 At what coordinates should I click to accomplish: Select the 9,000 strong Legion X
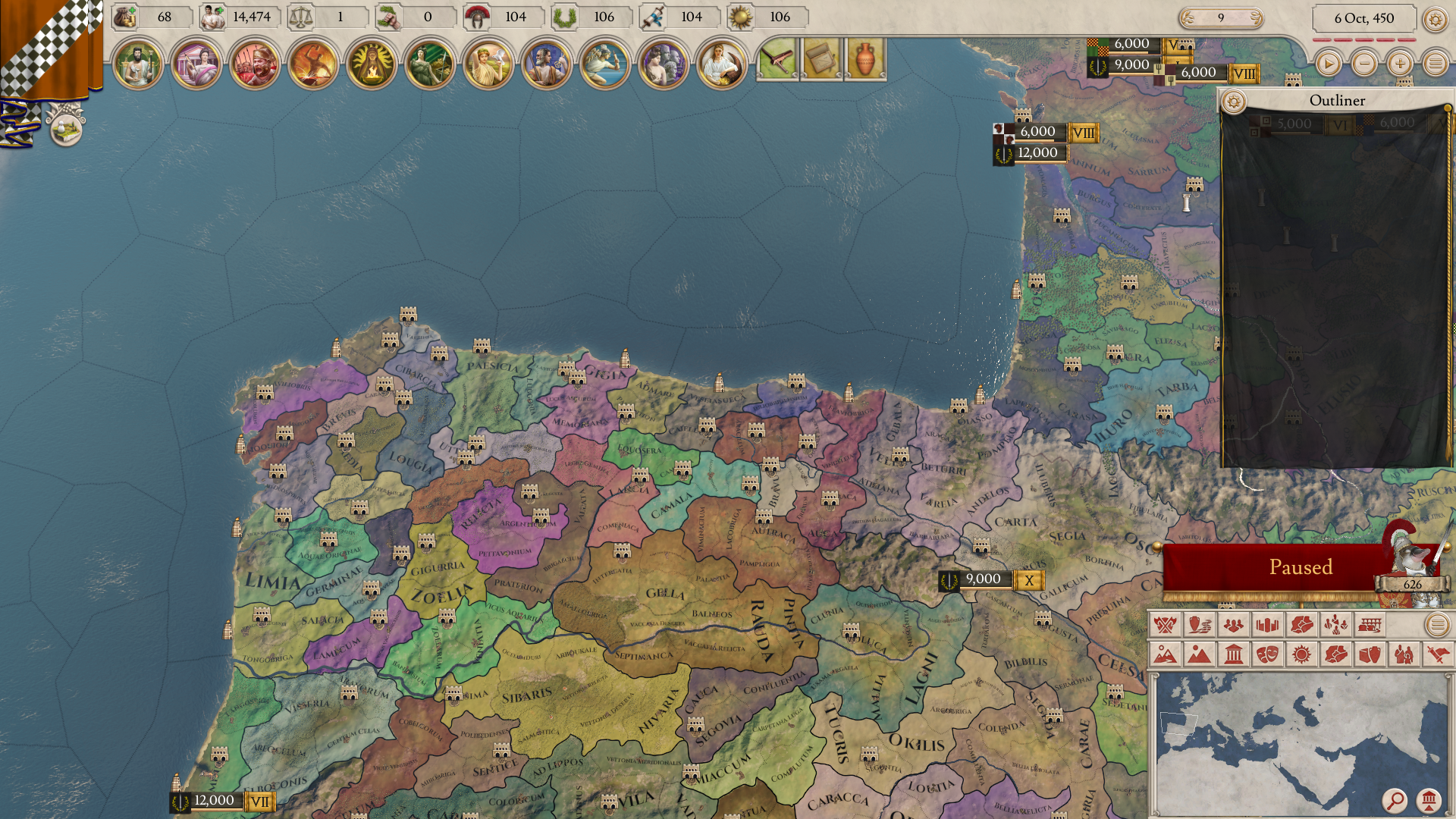point(982,579)
